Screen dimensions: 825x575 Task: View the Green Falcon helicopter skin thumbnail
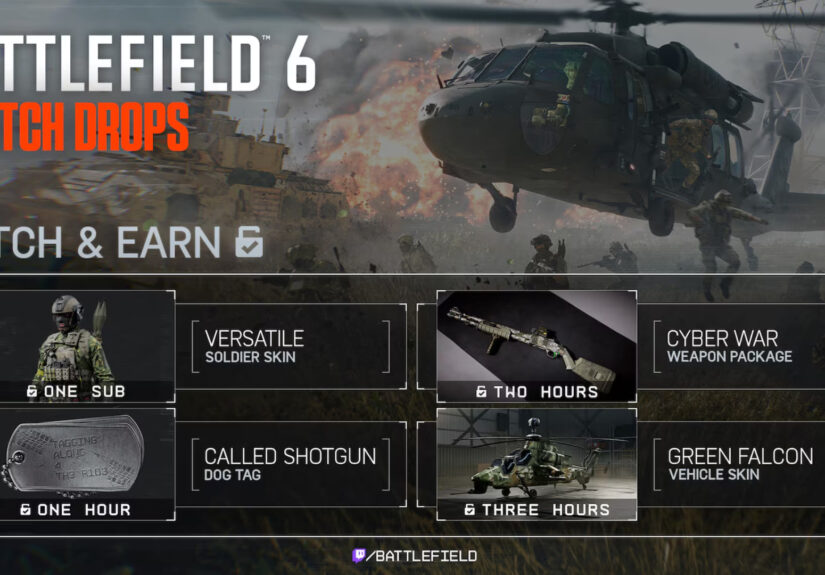pyautogui.click(x=536, y=462)
